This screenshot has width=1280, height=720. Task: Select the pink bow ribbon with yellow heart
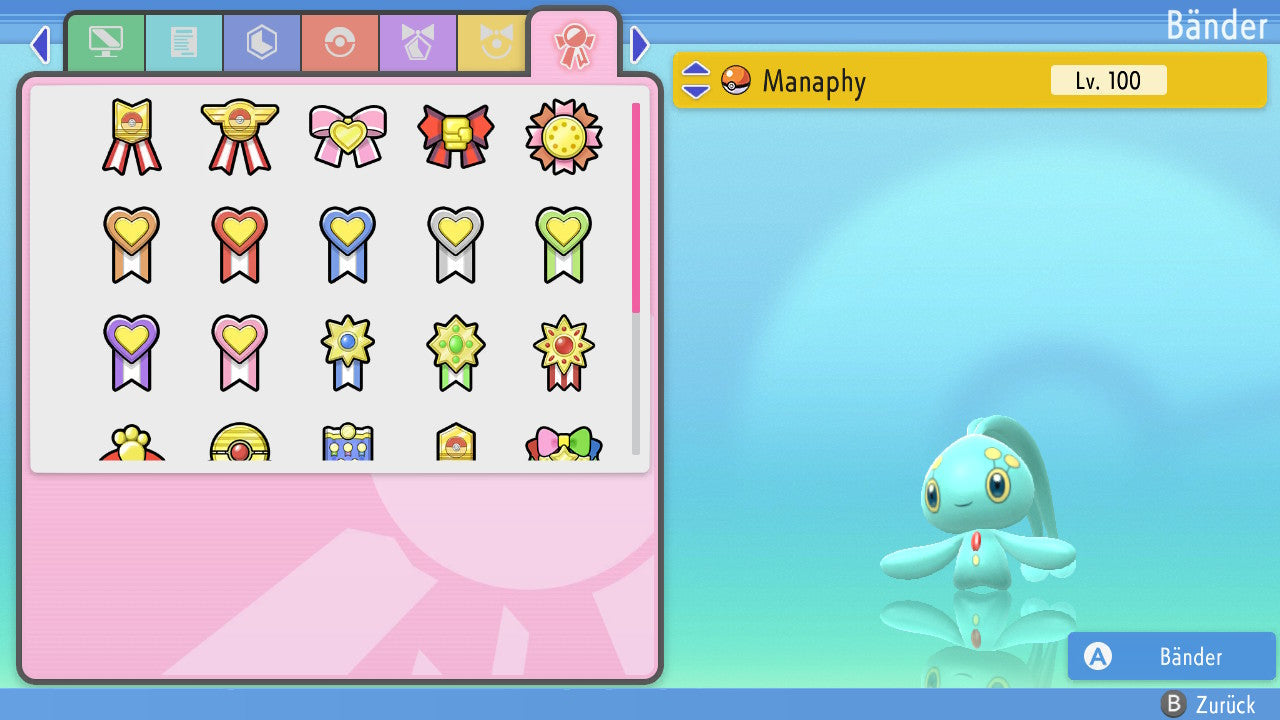[x=347, y=135]
